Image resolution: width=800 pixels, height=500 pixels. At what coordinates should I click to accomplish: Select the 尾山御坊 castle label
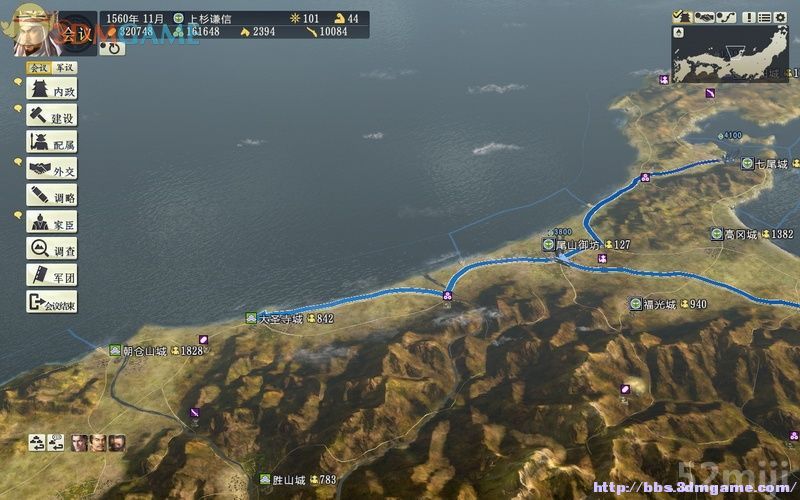point(577,244)
